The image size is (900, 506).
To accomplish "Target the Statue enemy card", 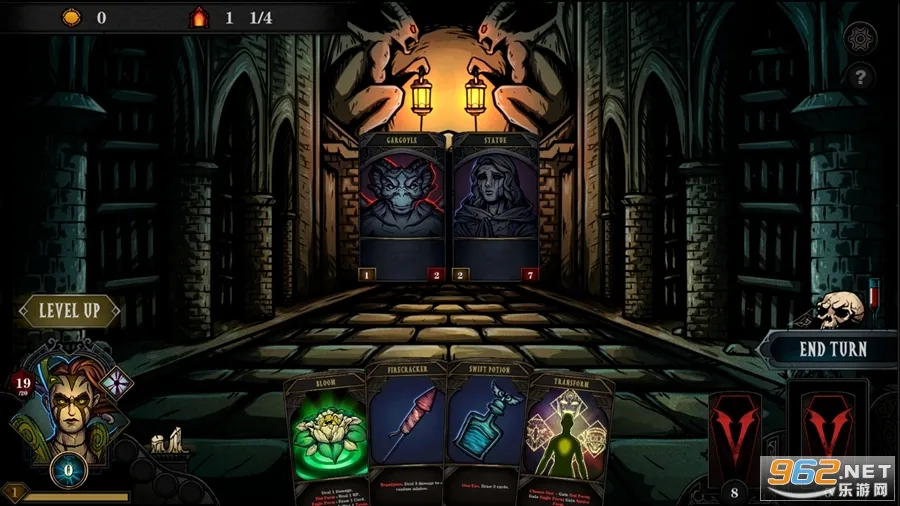I will point(496,206).
